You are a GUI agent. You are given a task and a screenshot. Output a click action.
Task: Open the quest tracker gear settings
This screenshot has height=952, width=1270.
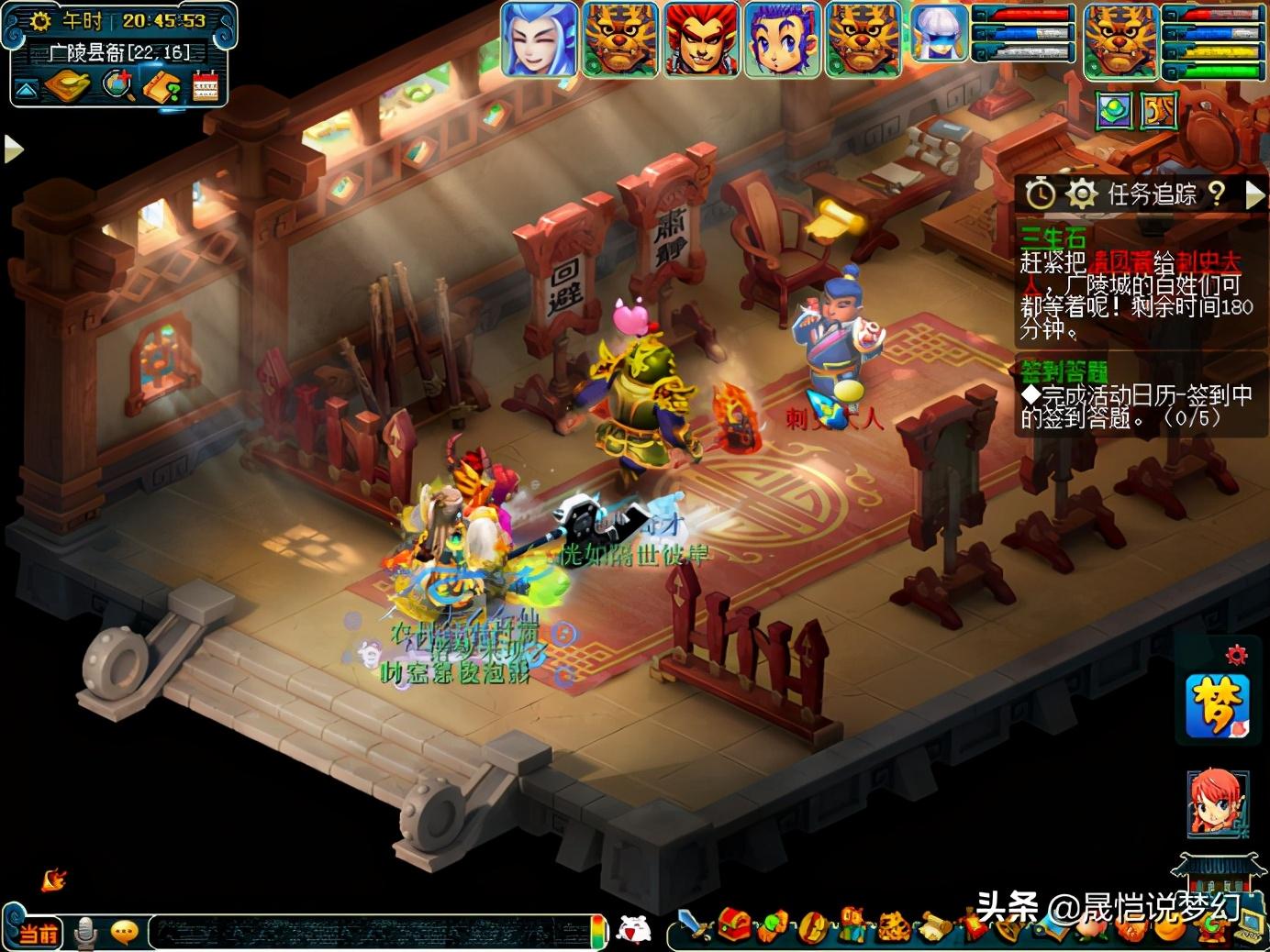pos(1082,194)
